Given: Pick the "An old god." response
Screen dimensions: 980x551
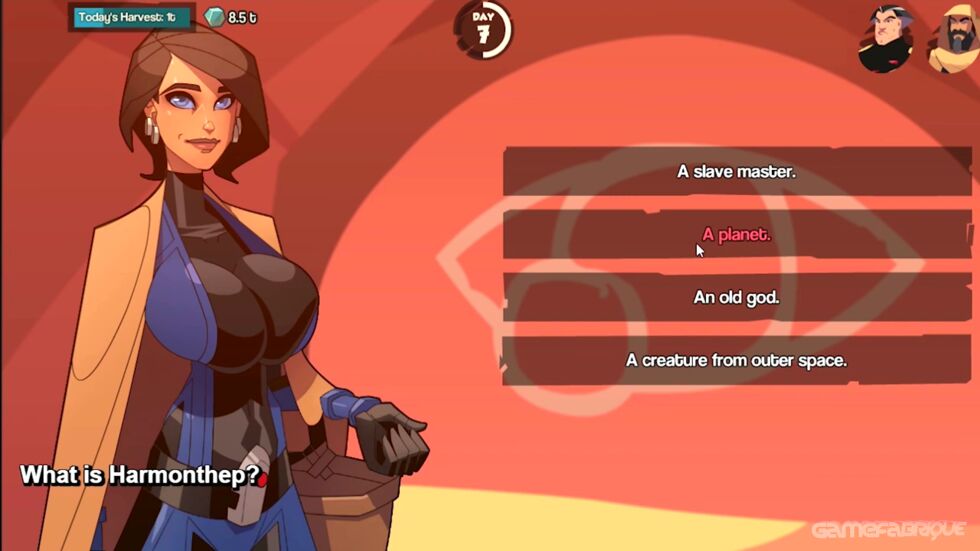Looking at the screenshot, I should click(736, 298).
